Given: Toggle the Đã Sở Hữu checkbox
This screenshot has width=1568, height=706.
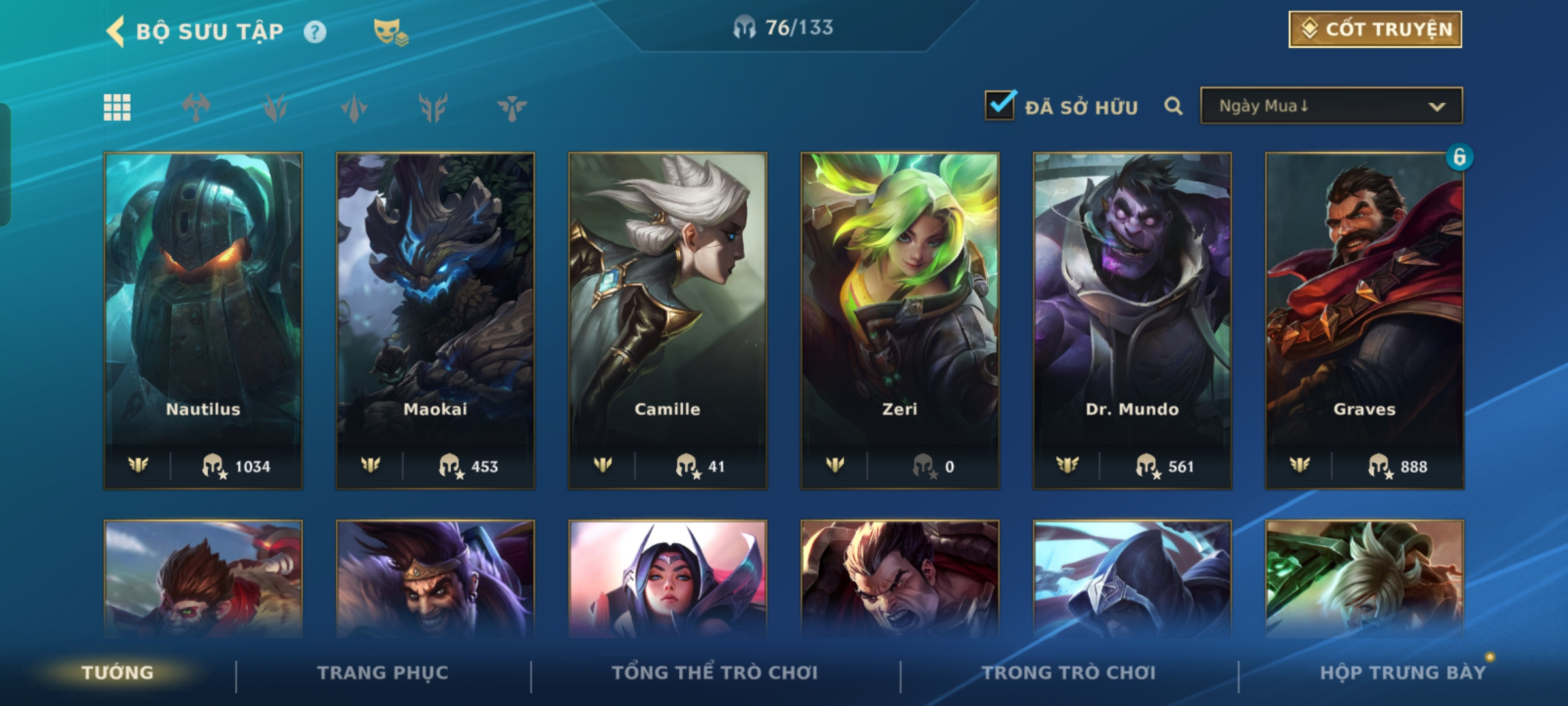Looking at the screenshot, I should coord(1000,106).
